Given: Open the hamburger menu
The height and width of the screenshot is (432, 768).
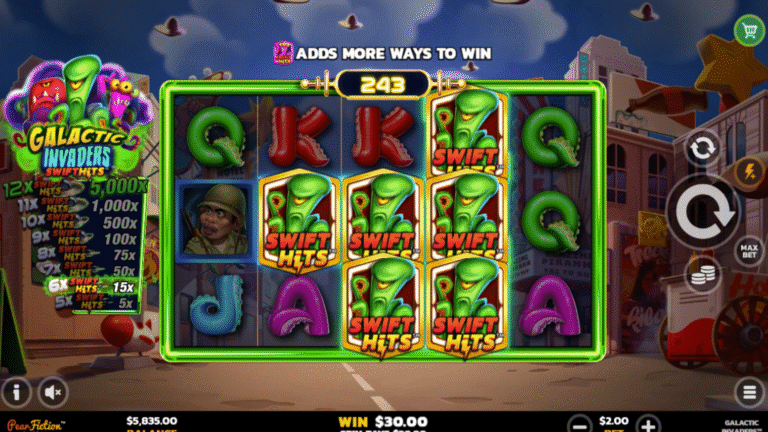Looking at the screenshot, I should [750, 391].
